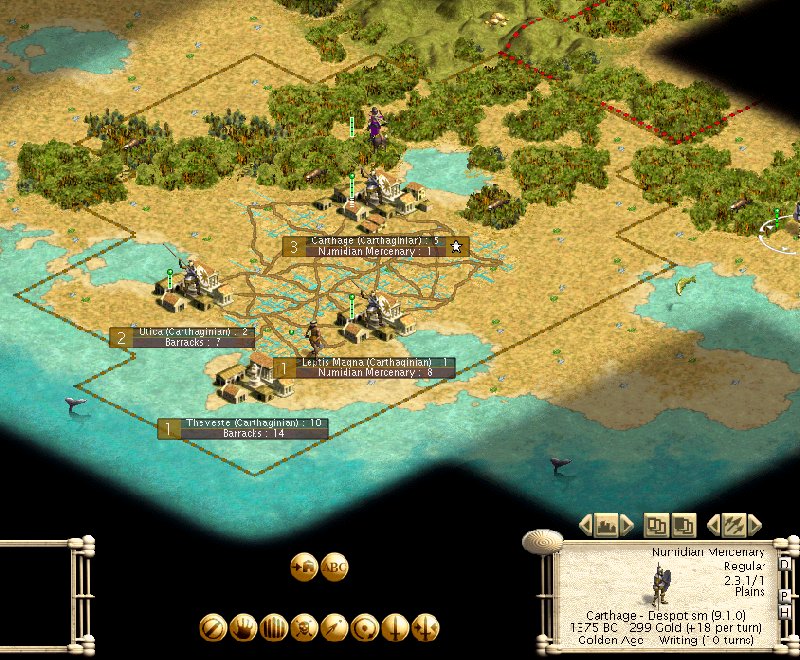Click the left arrow beside the city skyline
Screen dimensions: 800x660
(586, 524)
